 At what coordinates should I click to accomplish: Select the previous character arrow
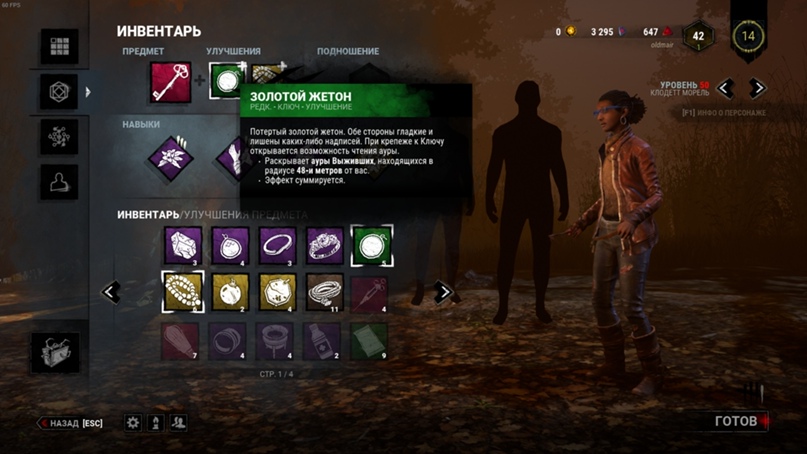(x=725, y=89)
